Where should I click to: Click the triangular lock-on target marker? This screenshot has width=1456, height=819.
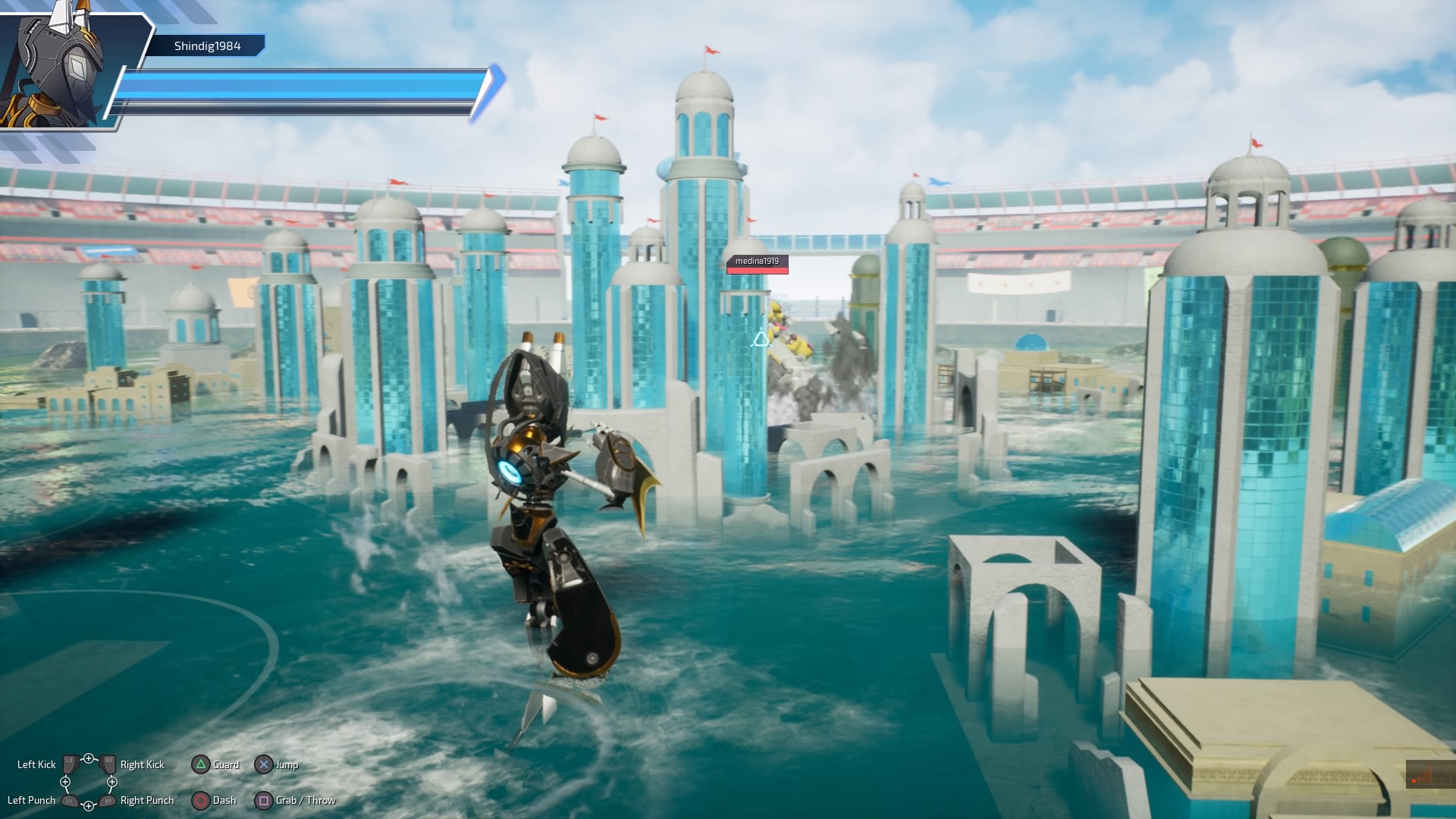point(761,340)
